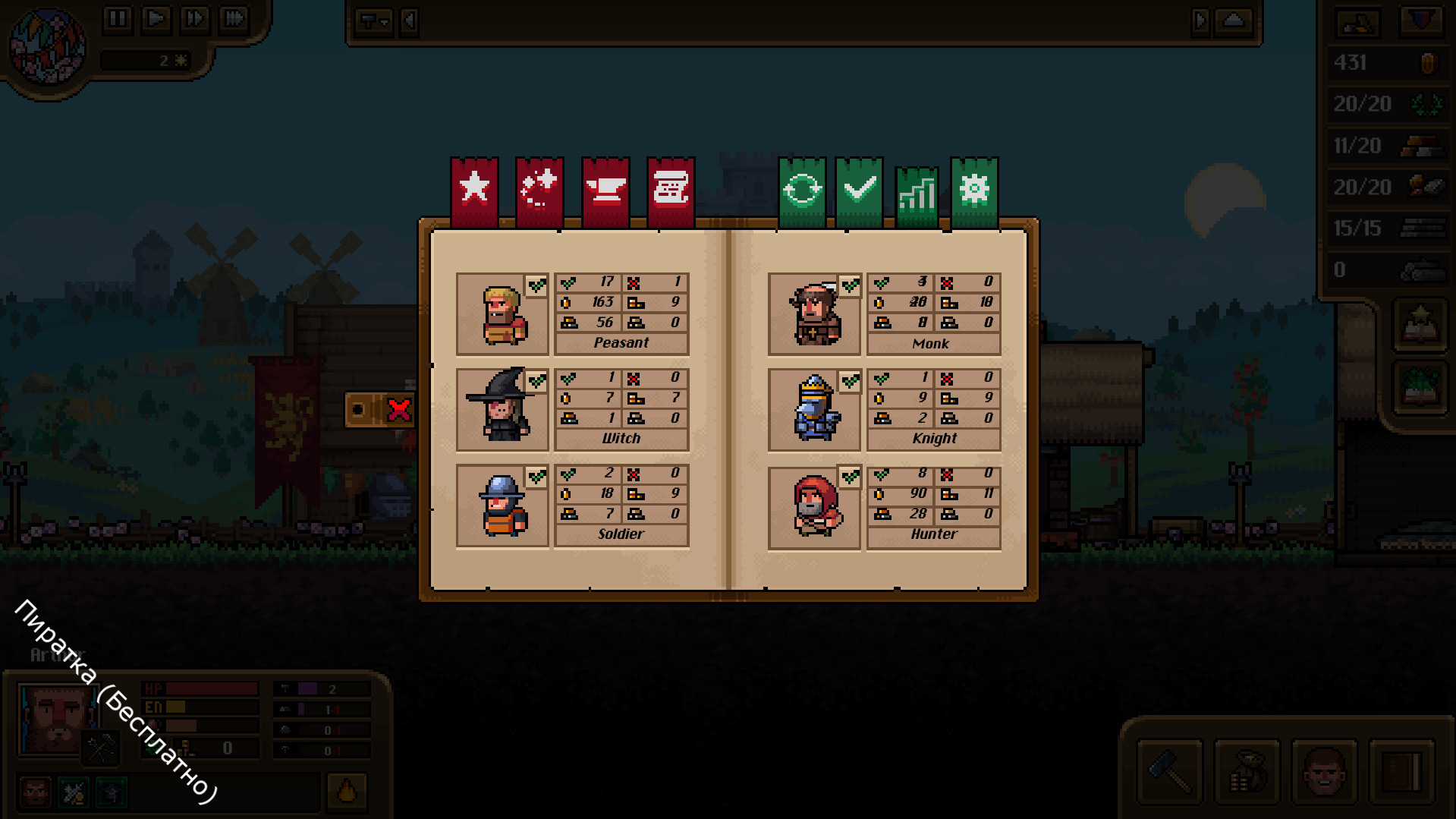Set game speed to normal play
This screenshot has width=1456, height=819.
[156, 18]
